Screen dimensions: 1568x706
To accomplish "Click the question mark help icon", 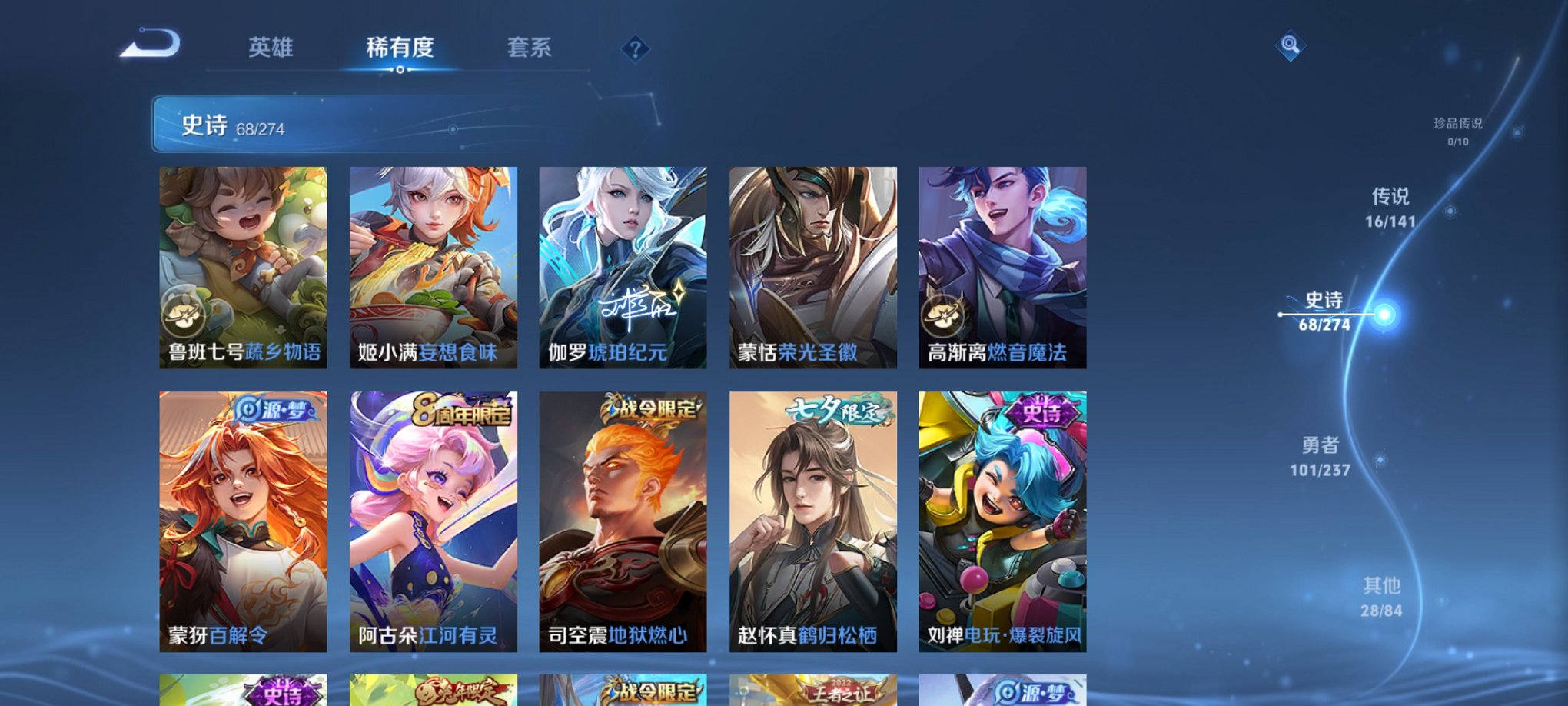I will click(635, 49).
